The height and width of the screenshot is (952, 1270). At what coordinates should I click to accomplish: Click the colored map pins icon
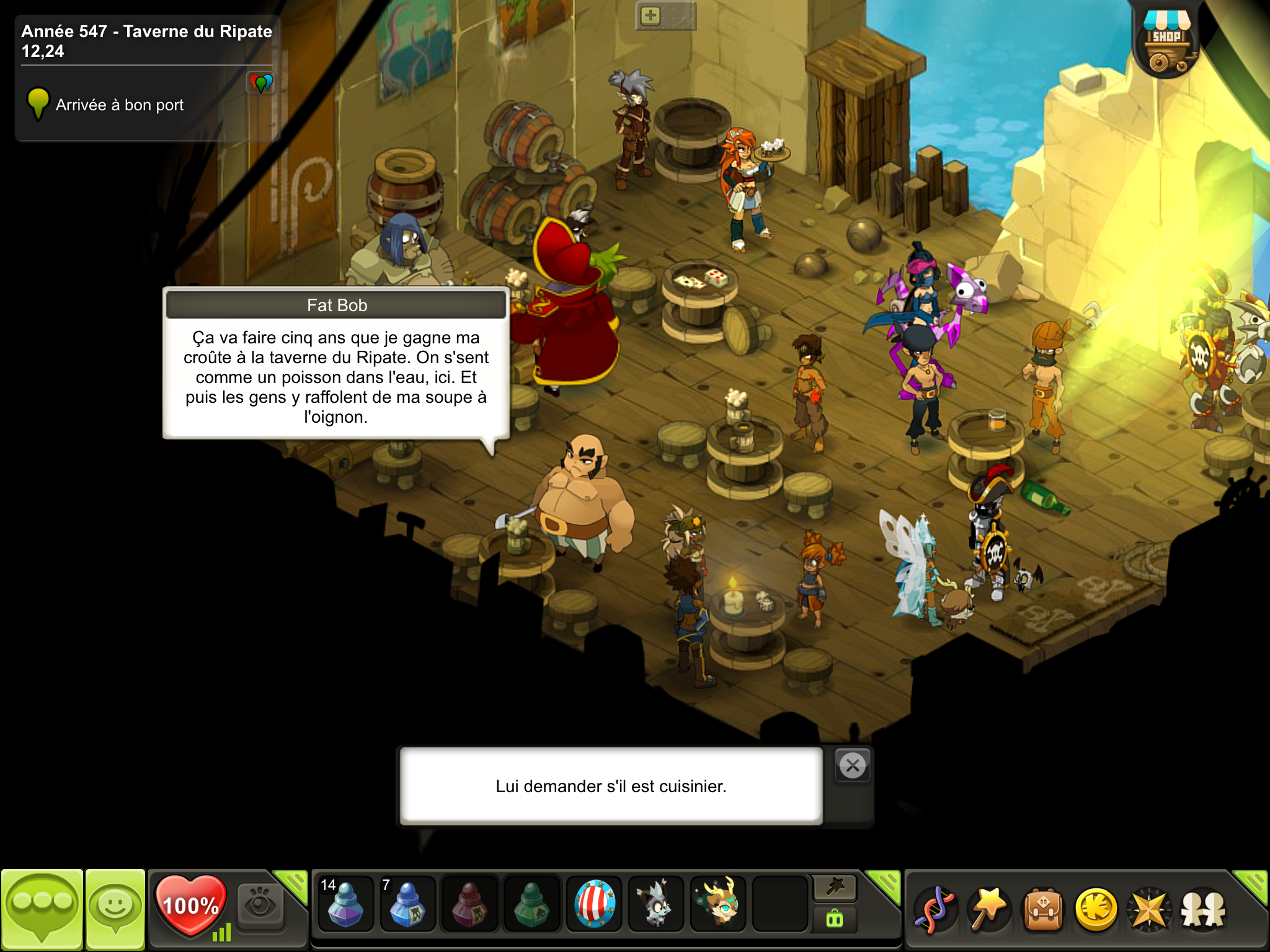click(260, 82)
